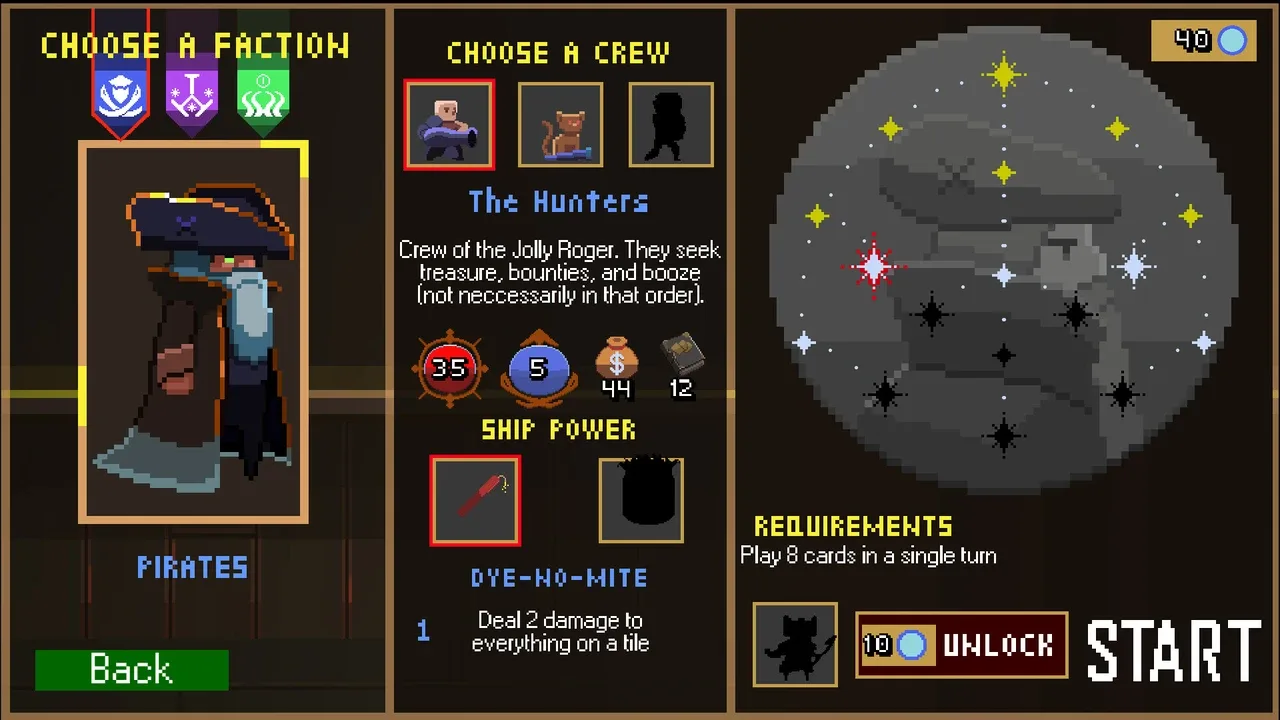Go back with the green Back button

point(131,669)
